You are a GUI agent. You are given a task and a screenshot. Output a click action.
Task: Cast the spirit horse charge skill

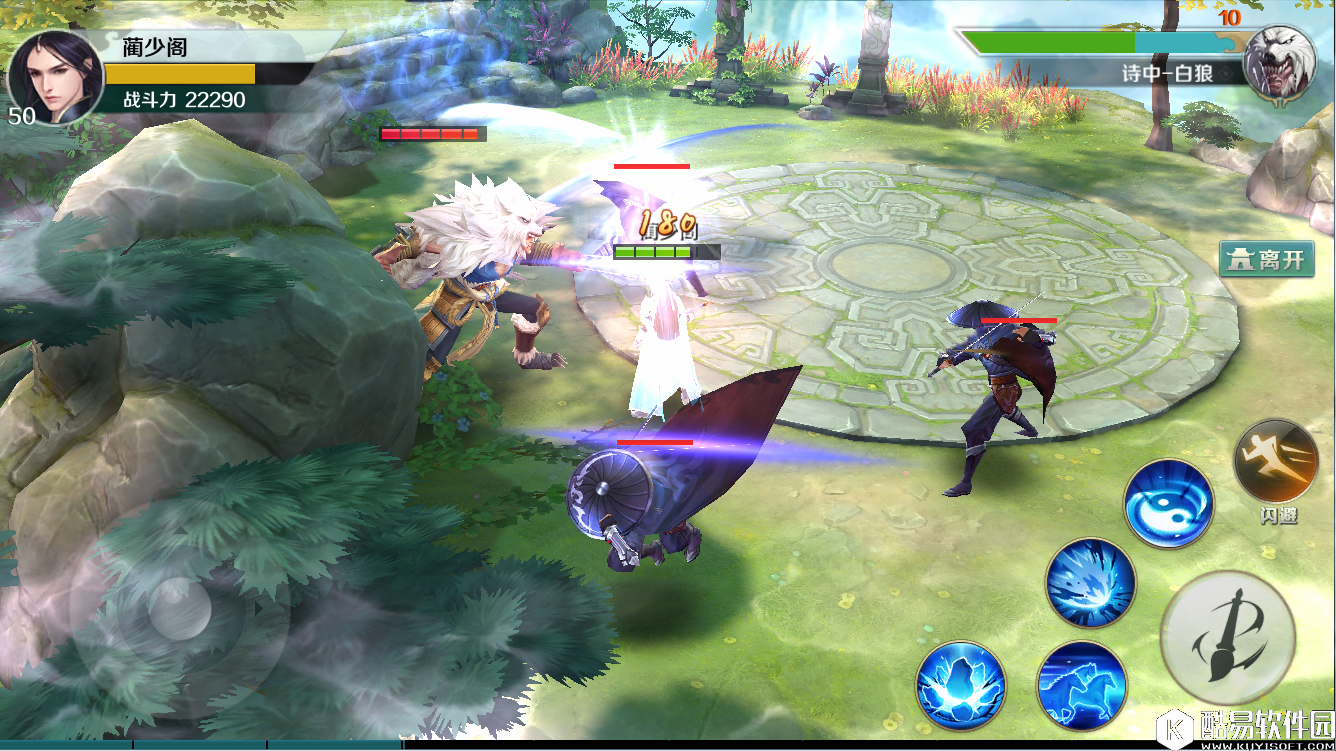[x=1082, y=686]
